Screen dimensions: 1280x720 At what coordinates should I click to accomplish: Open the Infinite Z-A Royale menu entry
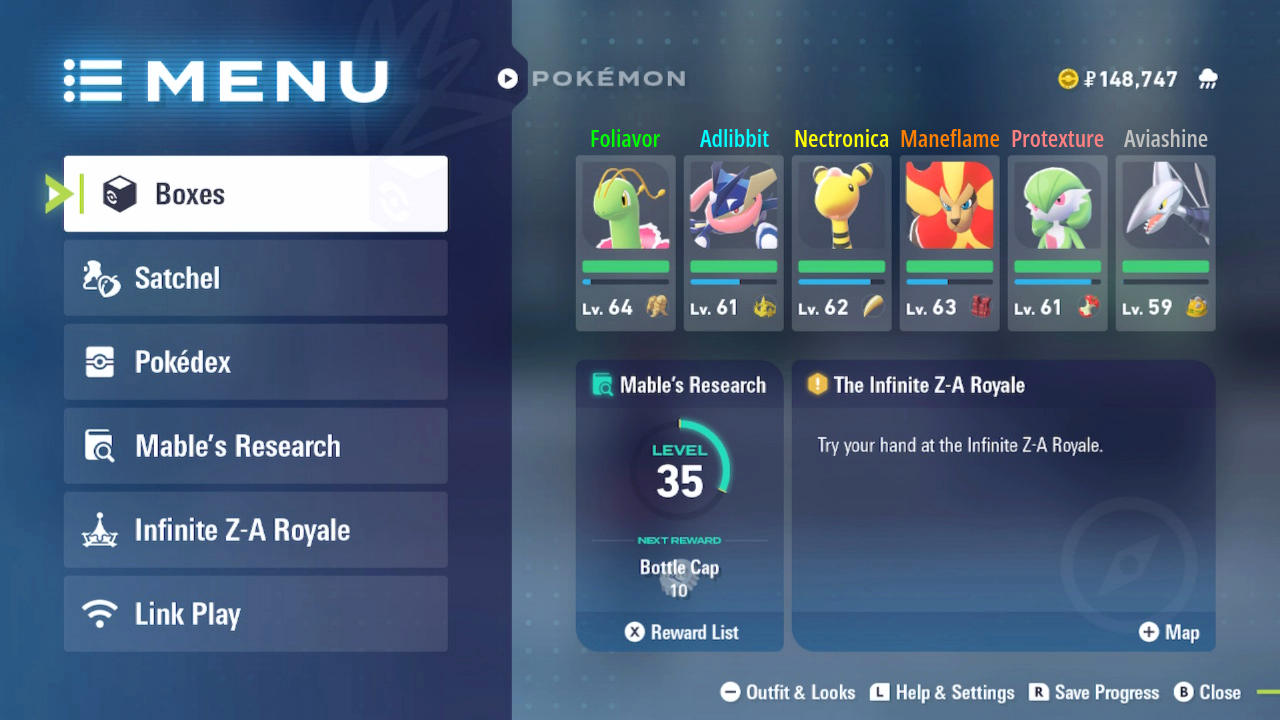(255, 530)
